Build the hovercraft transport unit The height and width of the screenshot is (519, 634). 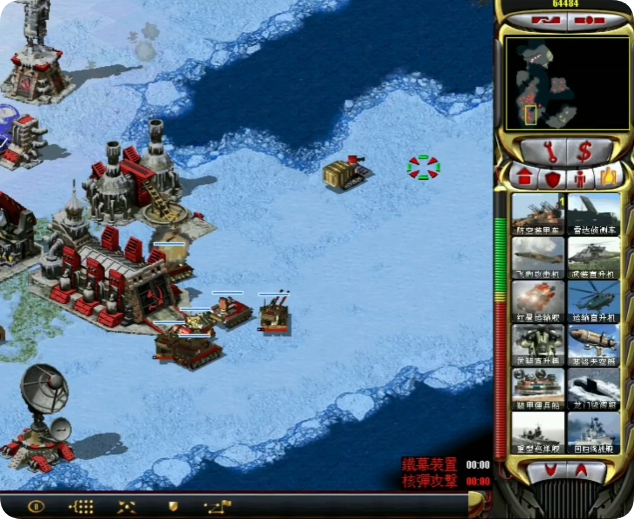[538, 388]
